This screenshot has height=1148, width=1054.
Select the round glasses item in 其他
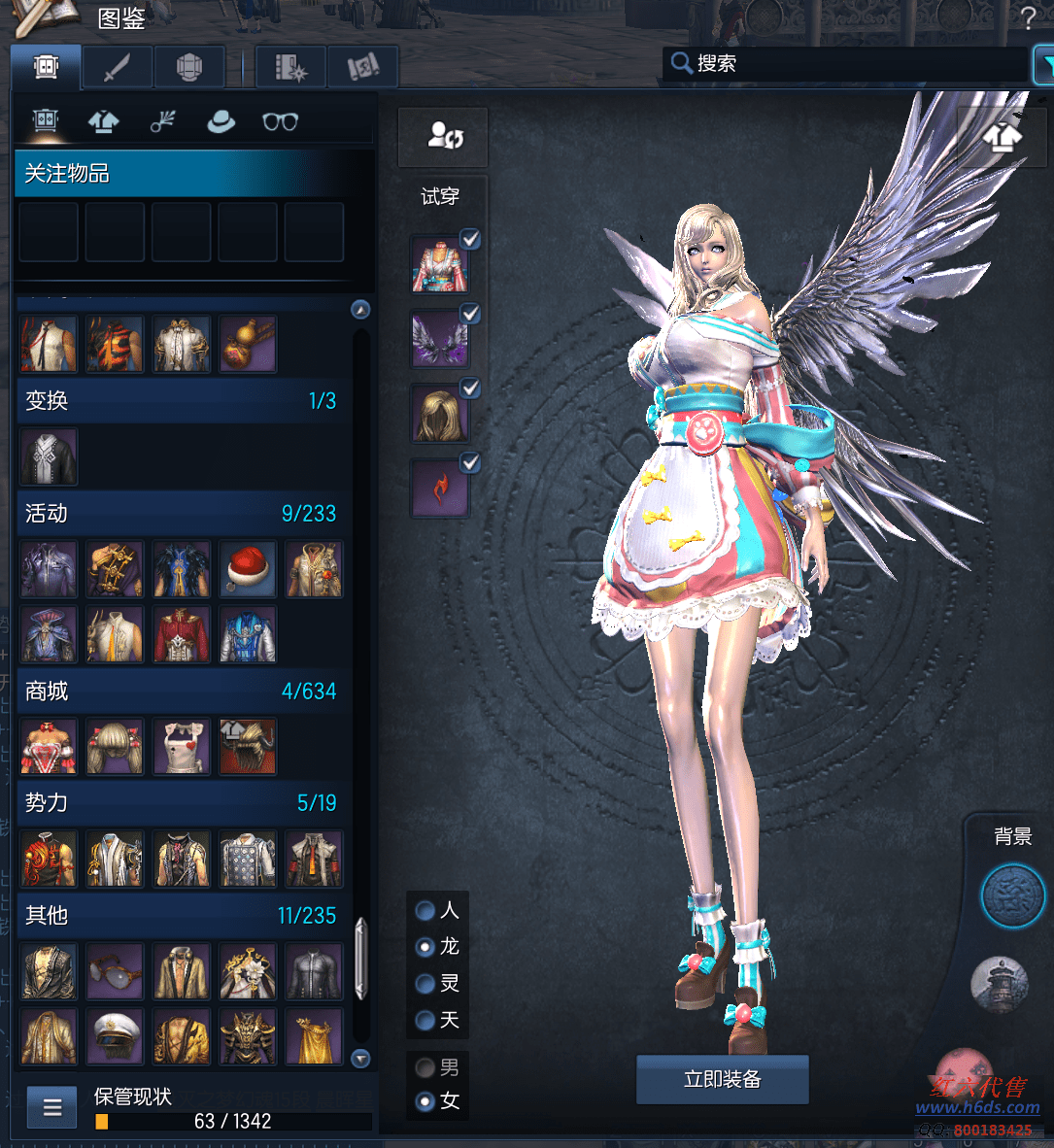click(115, 970)
